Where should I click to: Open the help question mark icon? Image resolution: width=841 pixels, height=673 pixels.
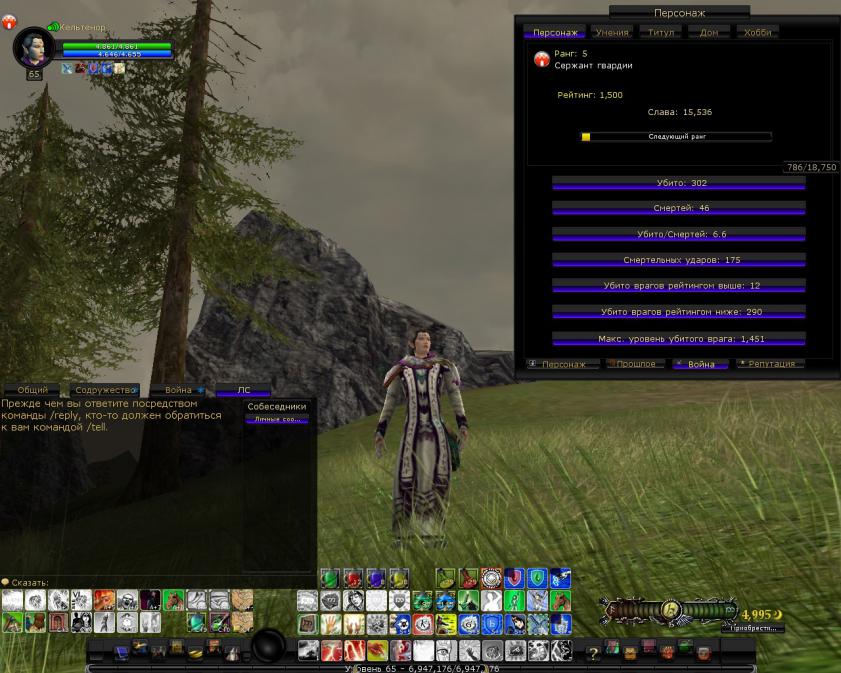(592, 653)
